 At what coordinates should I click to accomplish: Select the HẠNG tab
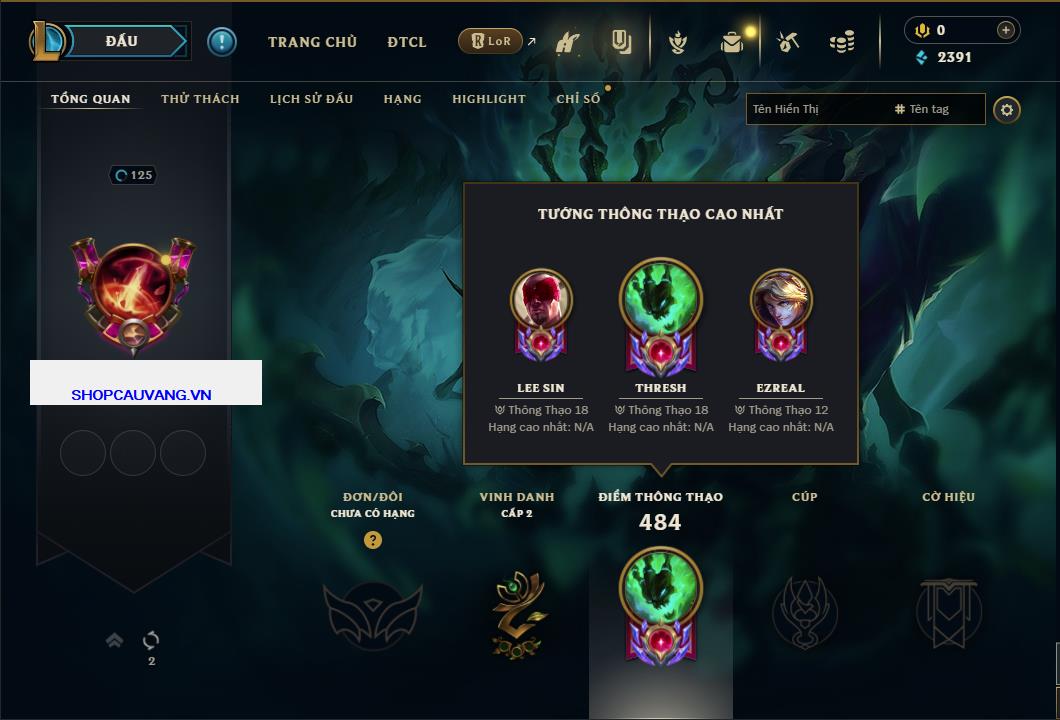pos(402,99)
